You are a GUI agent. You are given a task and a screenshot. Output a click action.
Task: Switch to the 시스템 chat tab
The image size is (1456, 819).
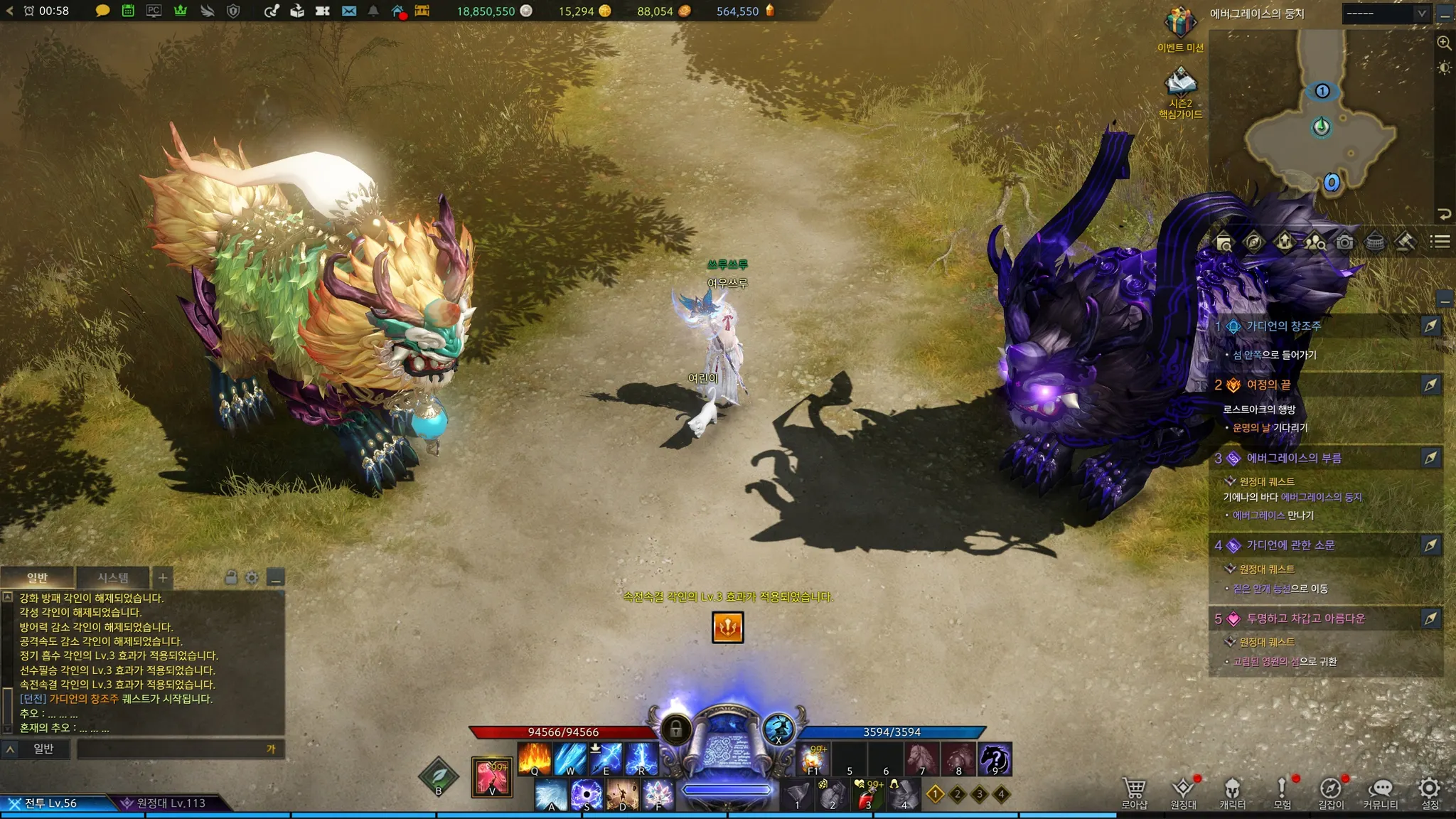[113, 577]
